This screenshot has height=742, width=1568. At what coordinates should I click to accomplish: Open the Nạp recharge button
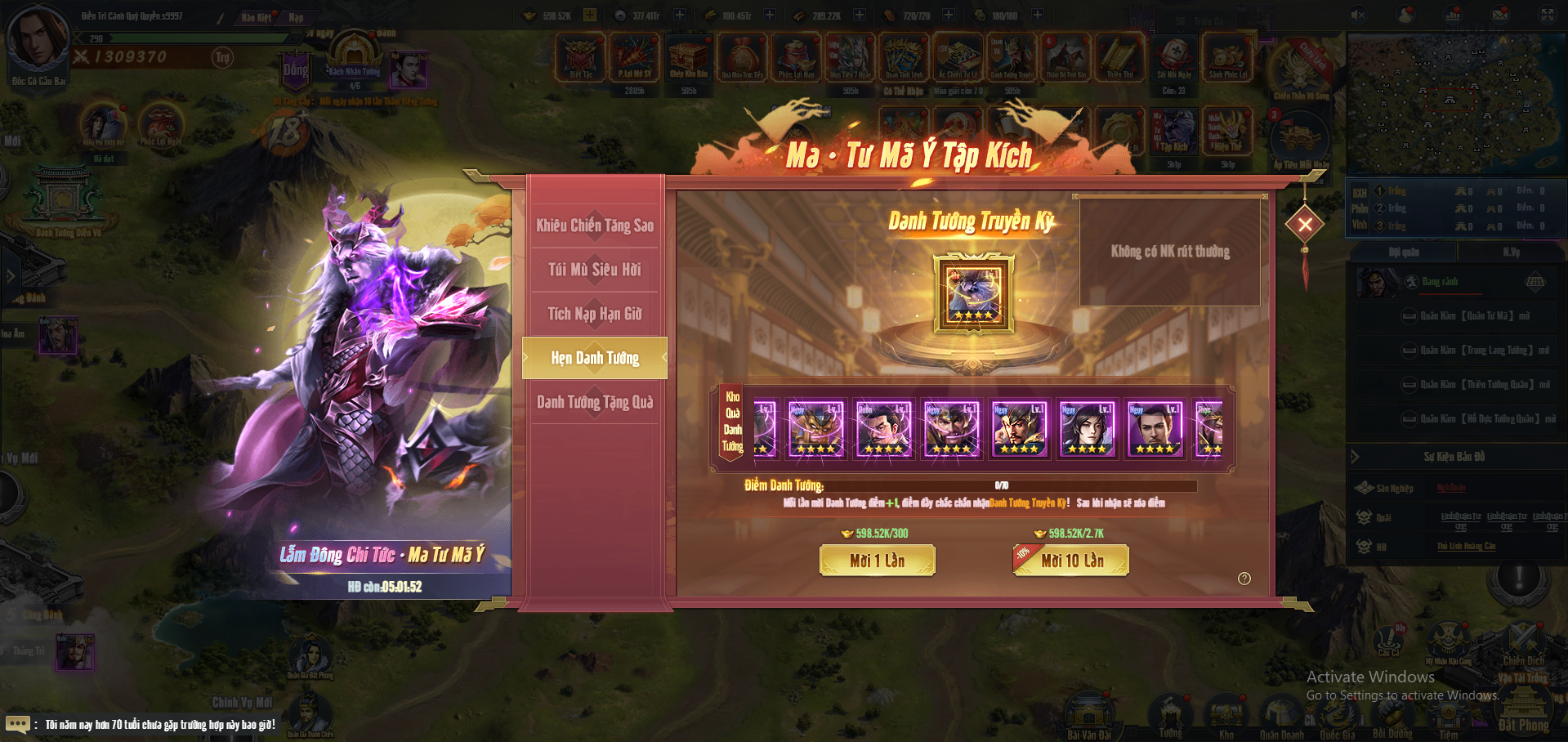tap(296, 17)
